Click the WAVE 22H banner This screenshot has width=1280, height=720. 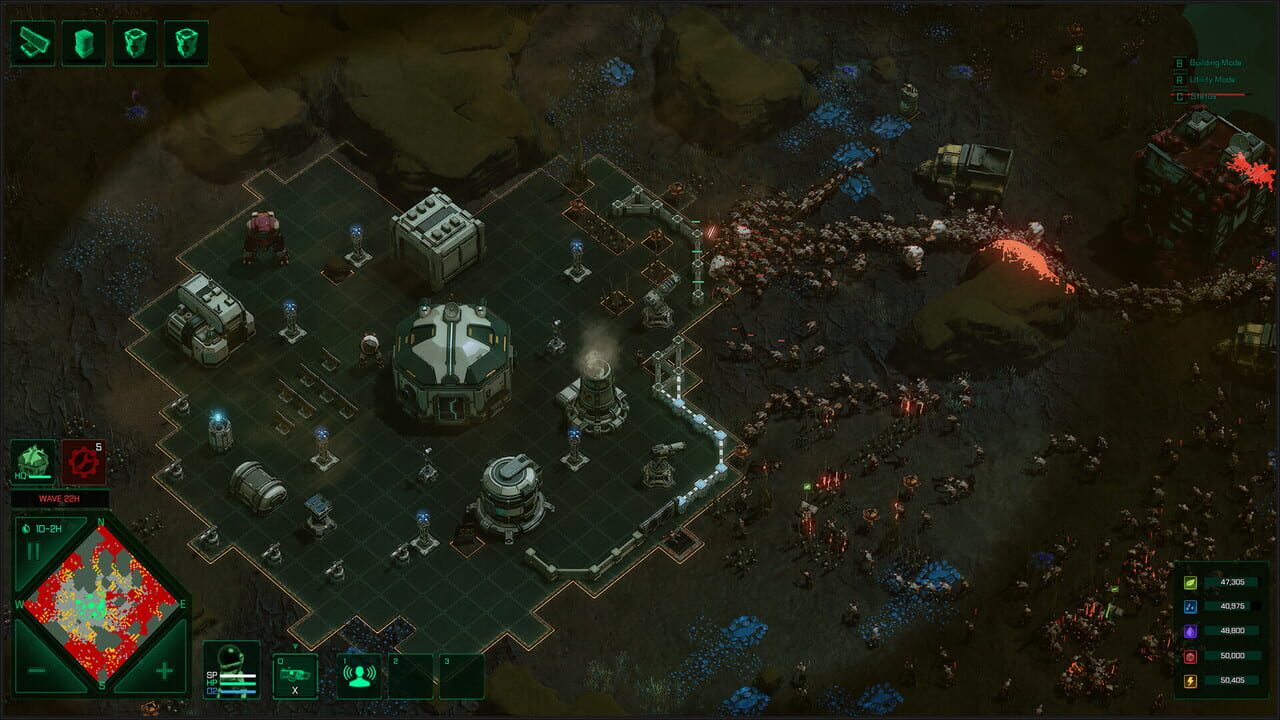(x=58, y=497)
